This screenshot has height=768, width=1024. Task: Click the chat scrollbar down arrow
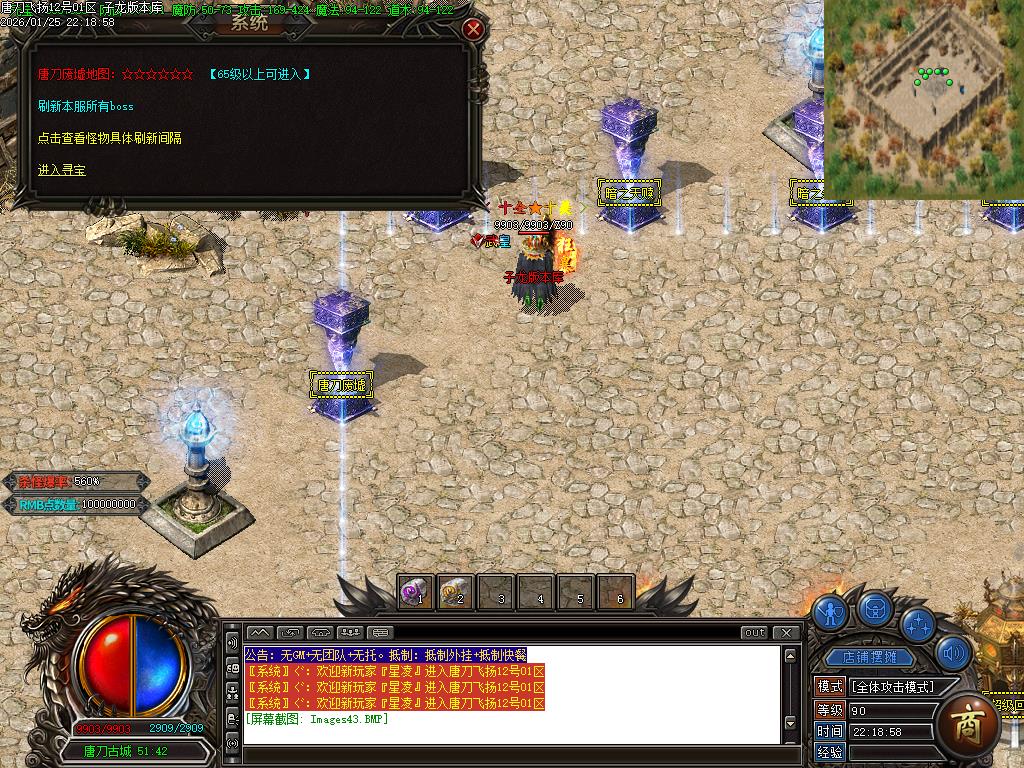click(x=790, y=723)
